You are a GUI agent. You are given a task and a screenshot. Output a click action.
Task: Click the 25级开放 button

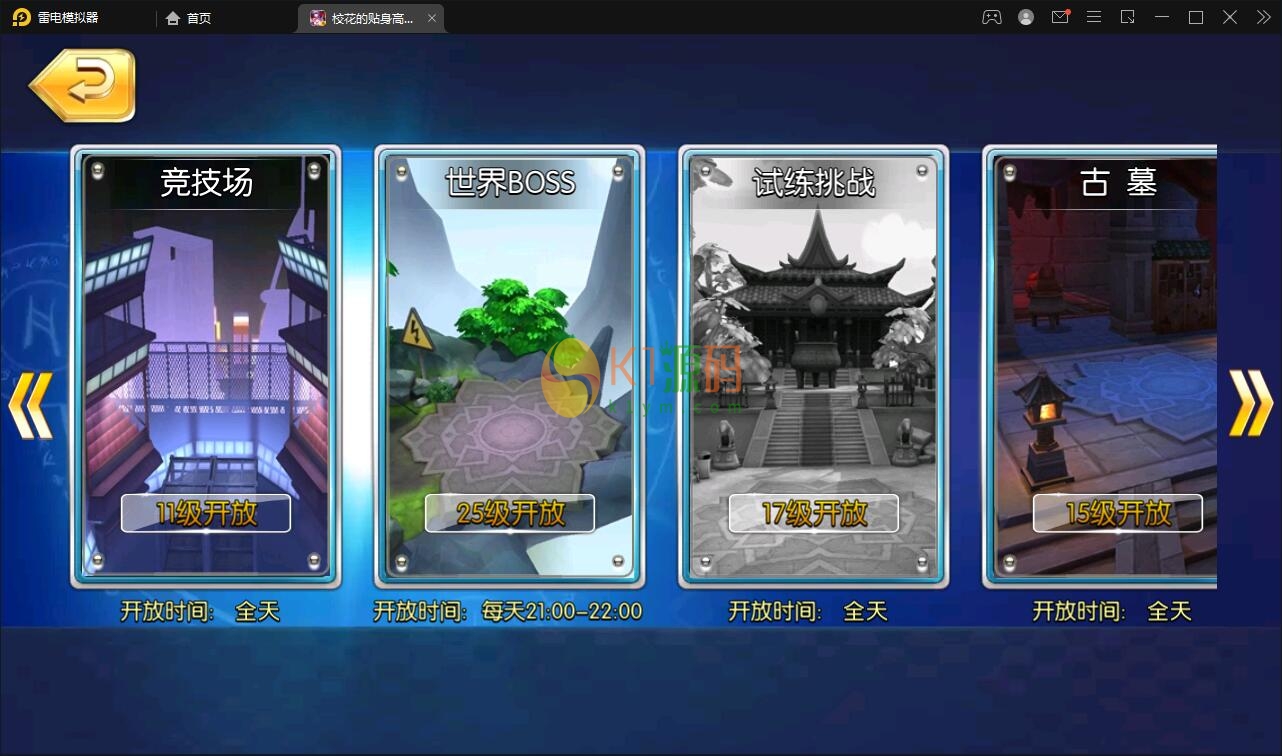point(510,514)
